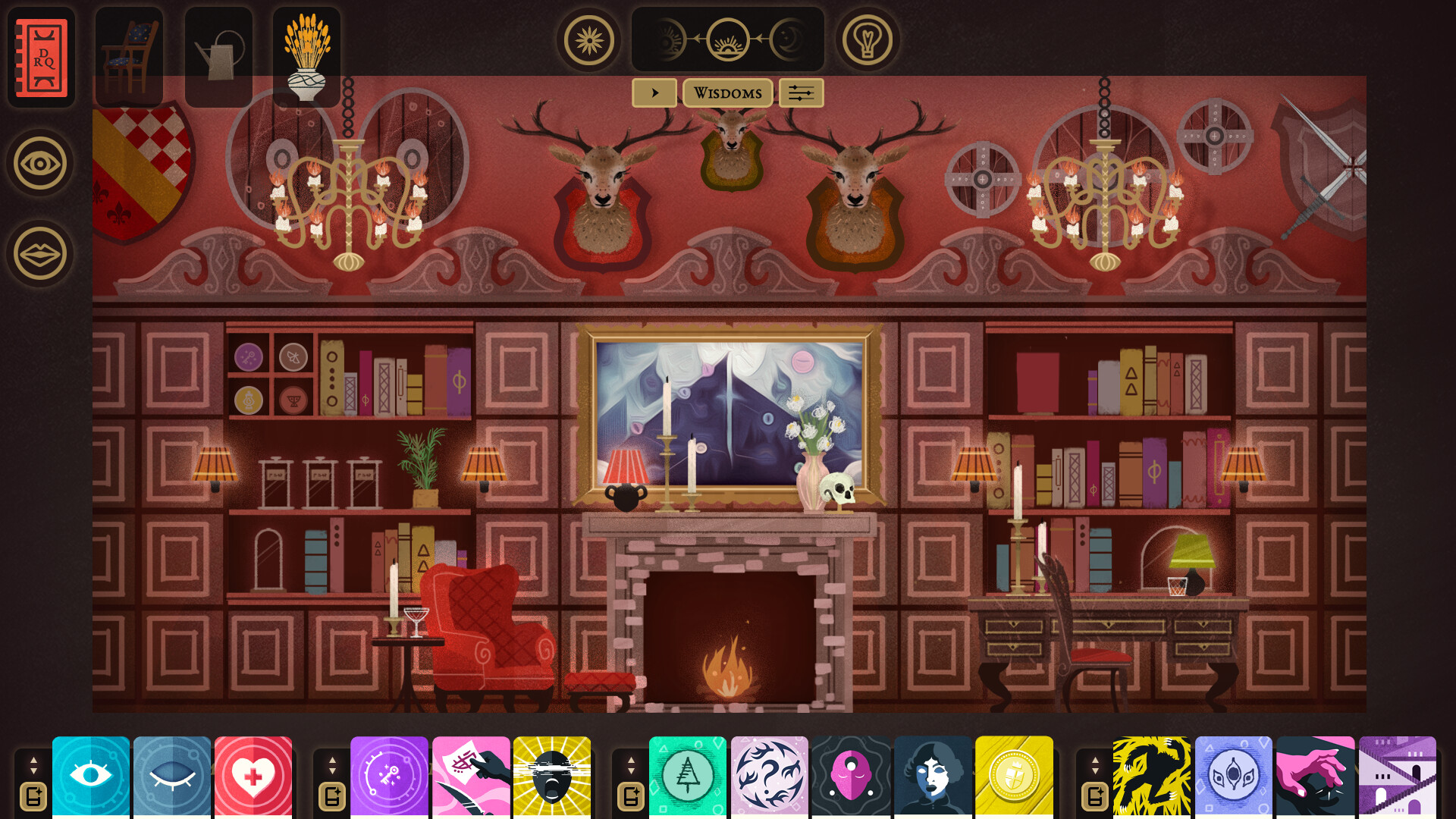
Task: Select the vase of dried flowers item
Action: pos(306,55)
